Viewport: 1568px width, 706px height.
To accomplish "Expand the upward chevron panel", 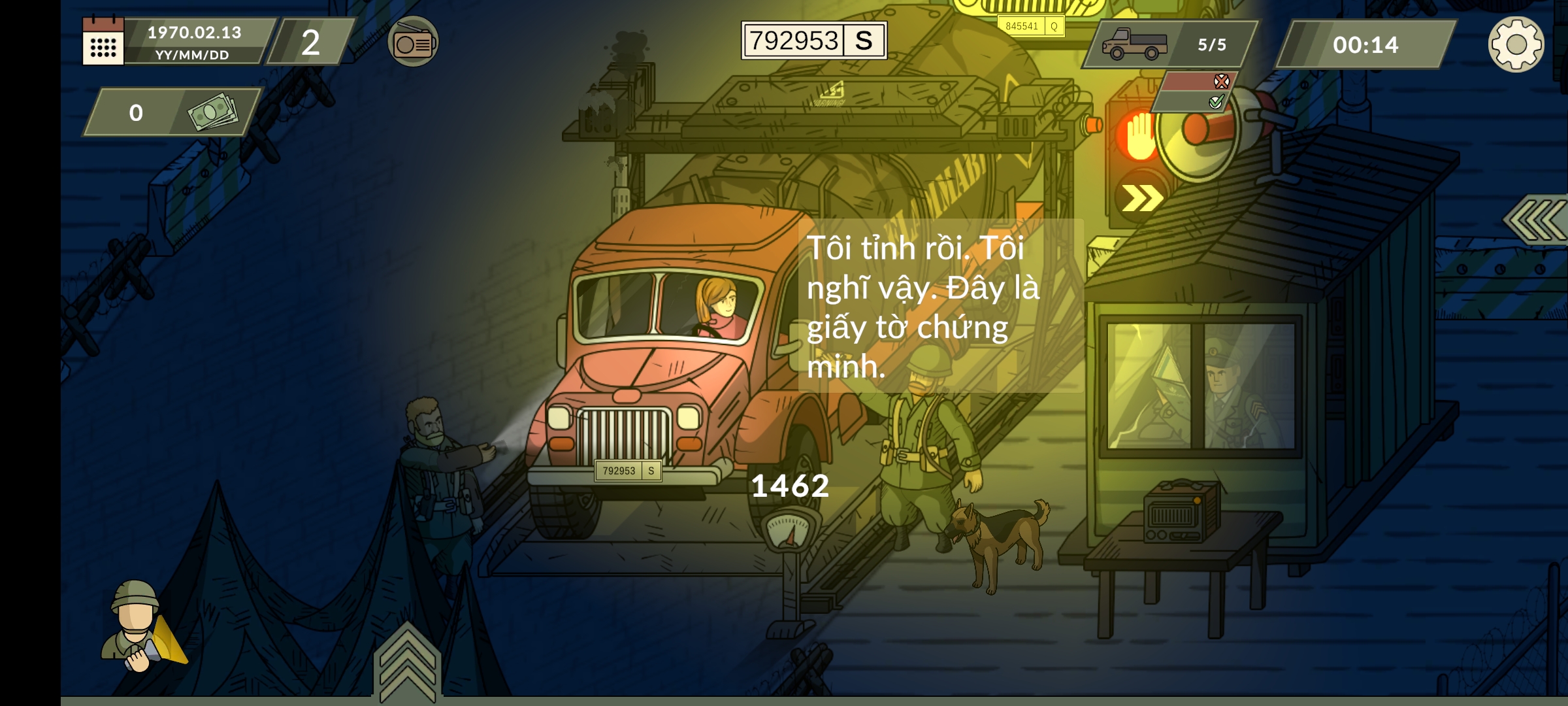I will tap(407, 660).
